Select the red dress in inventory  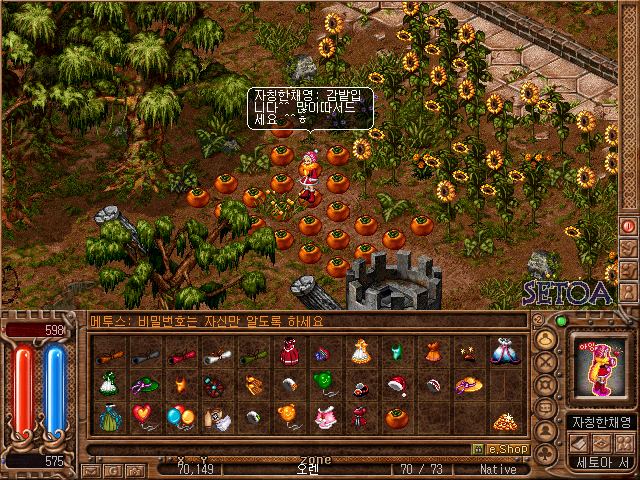click(289, 352)
